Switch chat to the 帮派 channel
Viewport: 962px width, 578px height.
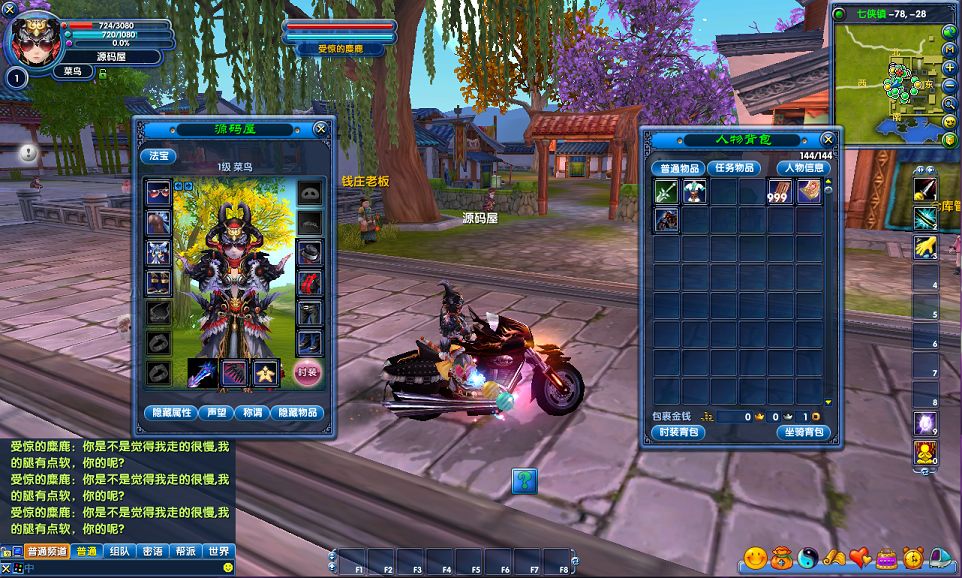click(184, 551)
